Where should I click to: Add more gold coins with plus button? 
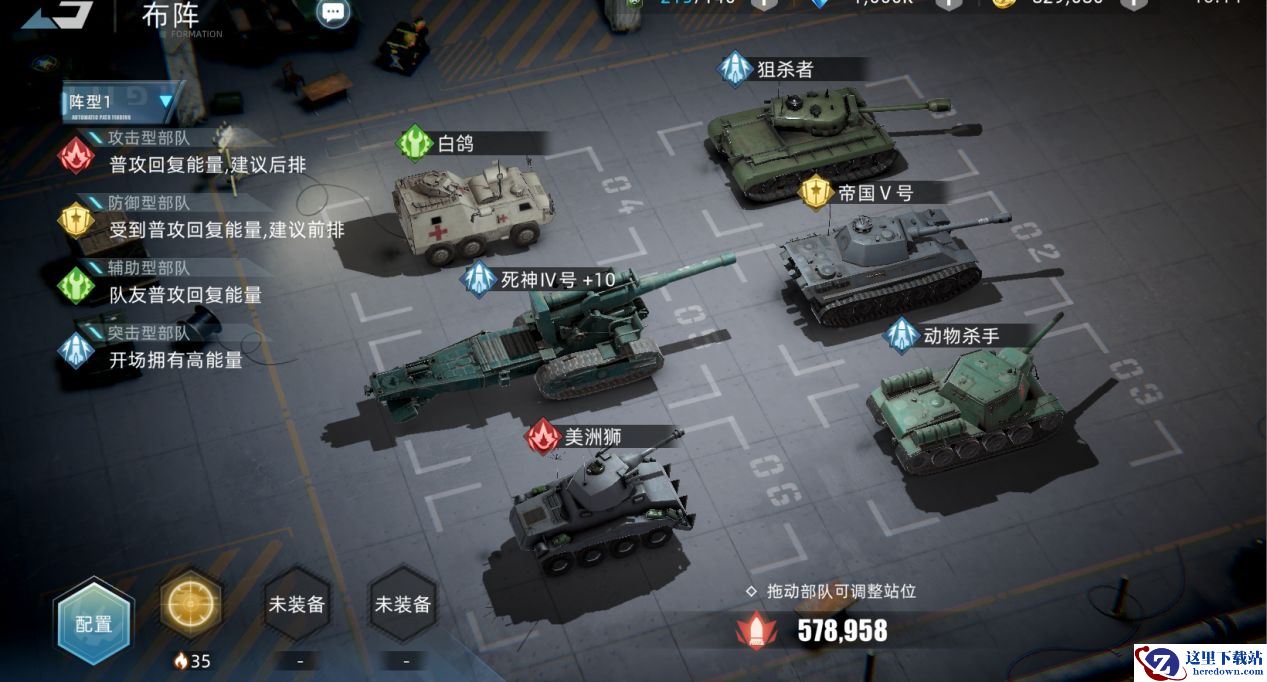[x=1132, y=3]
